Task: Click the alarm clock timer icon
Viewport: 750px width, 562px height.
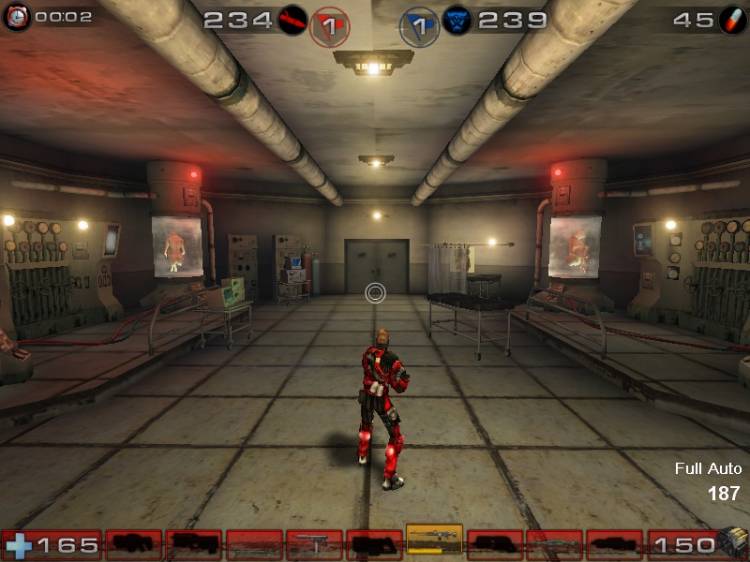Action: [x=16, y=17]
